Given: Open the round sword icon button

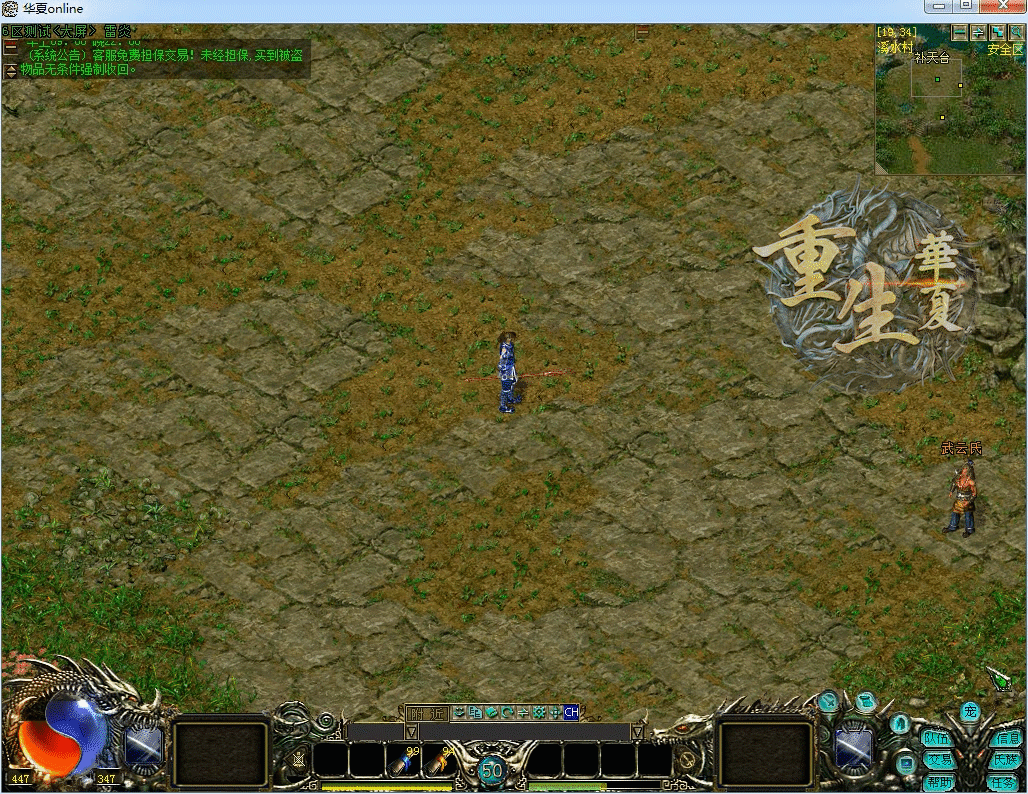Looking at the screenshot, I should tap(827, 702).
